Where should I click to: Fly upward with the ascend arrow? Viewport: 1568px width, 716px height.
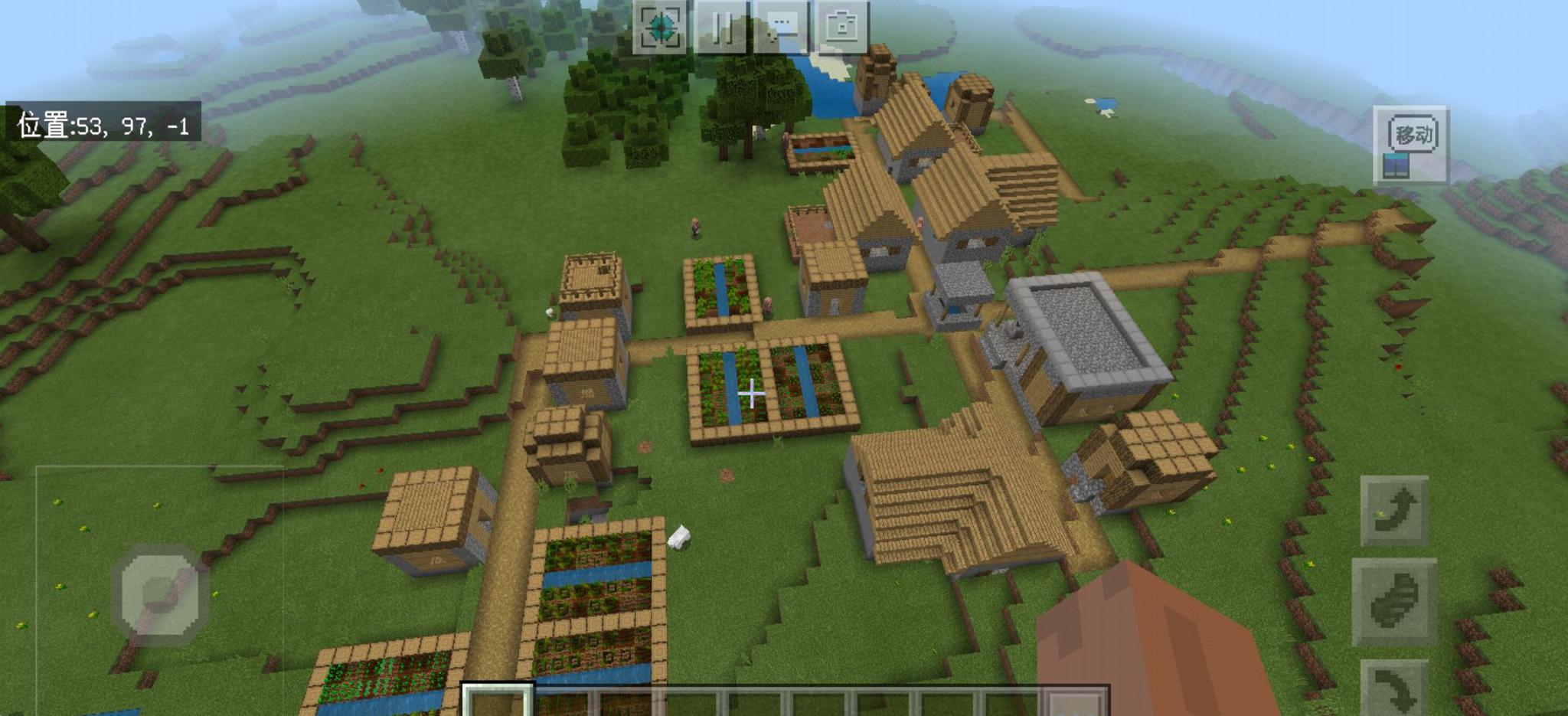1394,511
